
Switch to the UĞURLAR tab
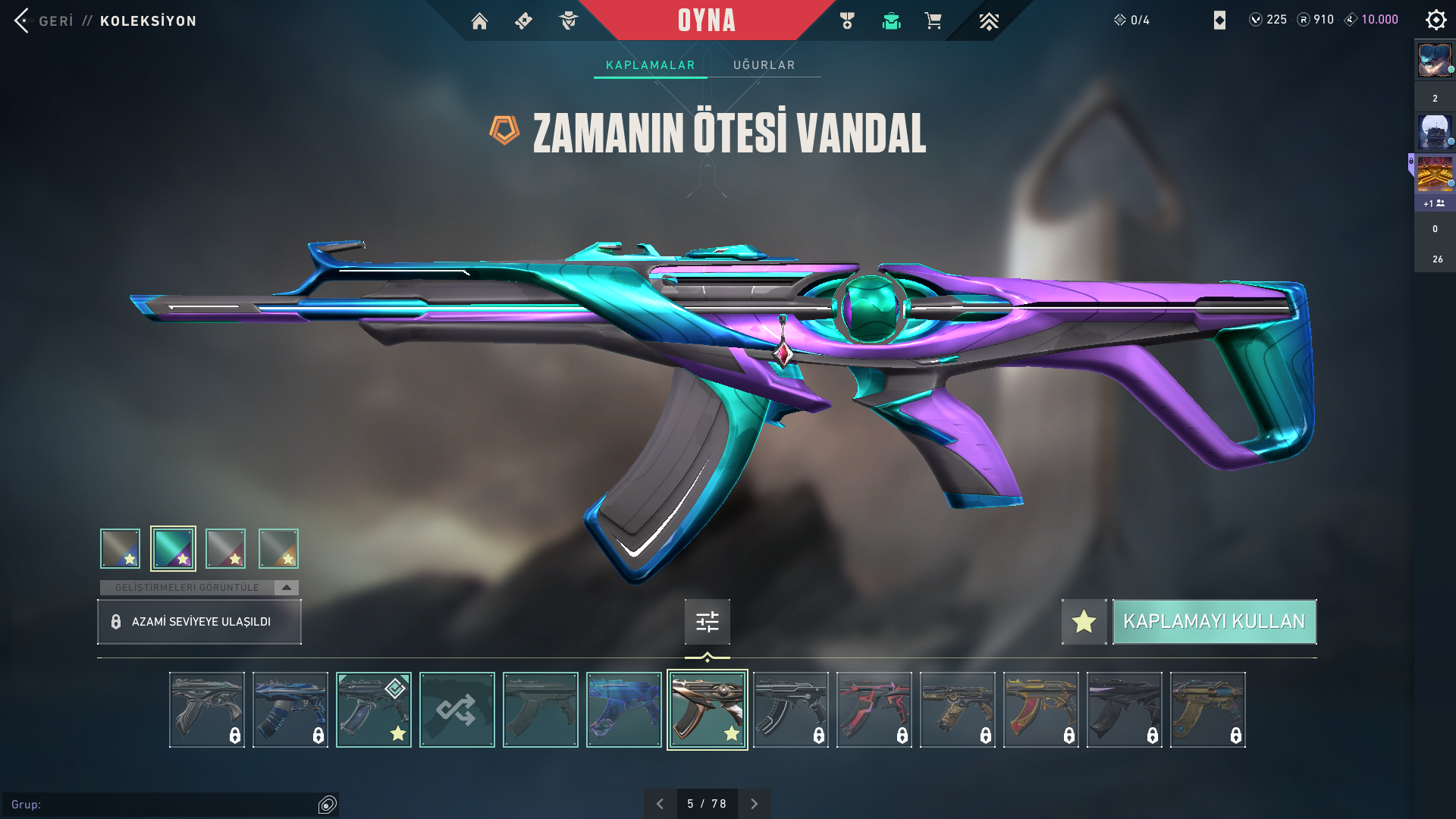coord(764,65)
